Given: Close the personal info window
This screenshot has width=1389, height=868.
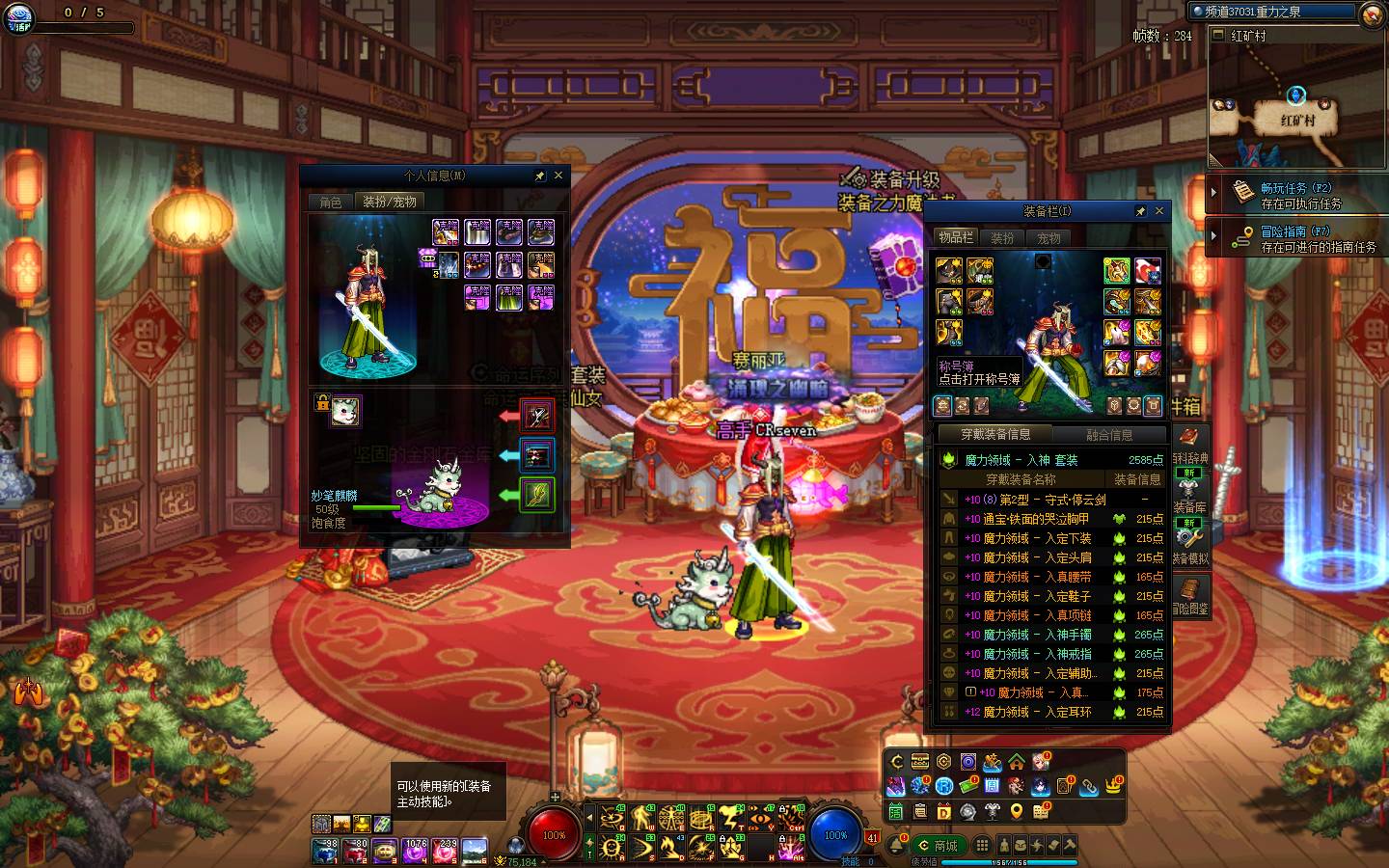Looking at the screenshot, I should (x=558, y=176).
